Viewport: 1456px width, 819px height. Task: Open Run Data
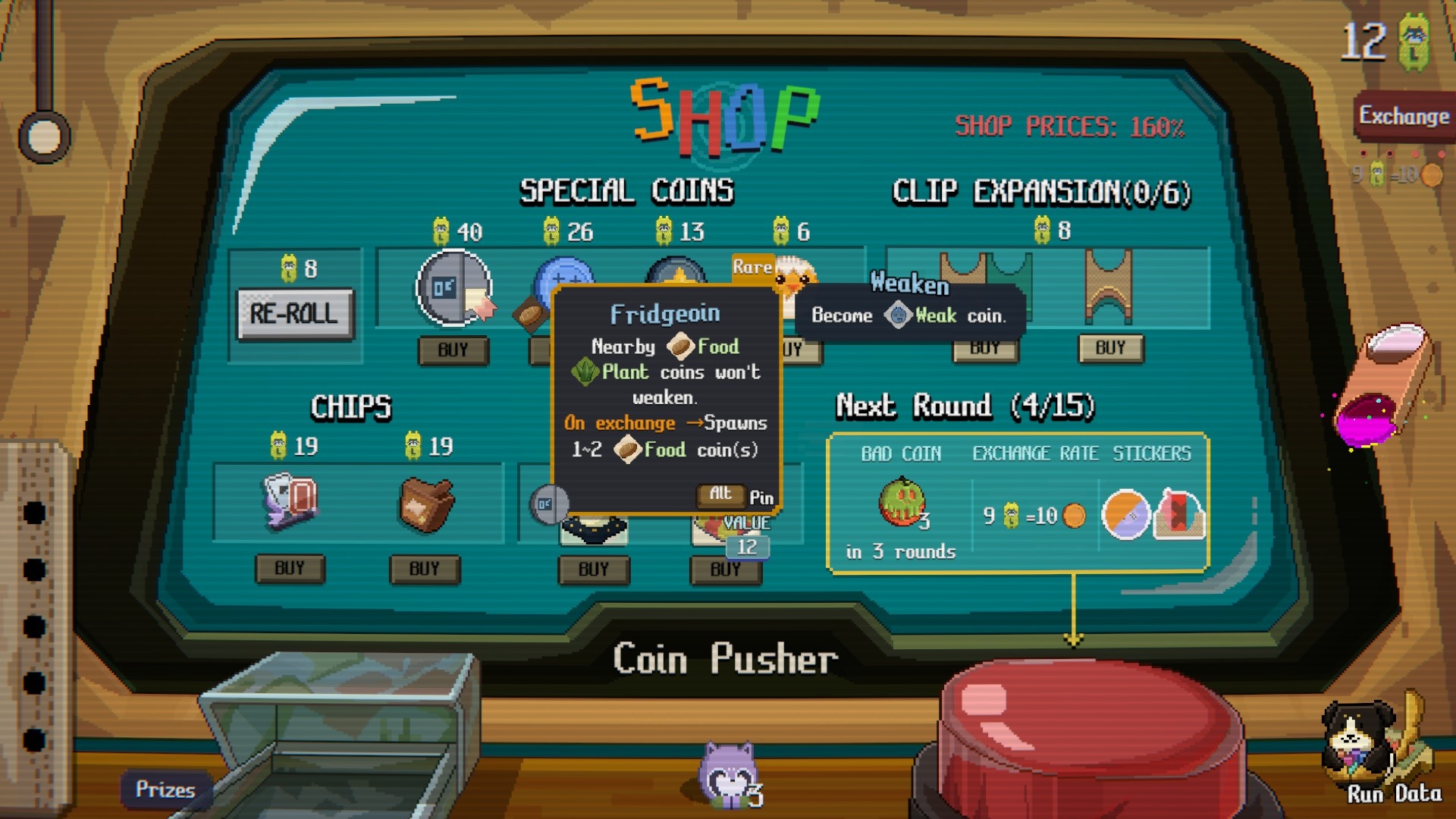click(1393, 793)
